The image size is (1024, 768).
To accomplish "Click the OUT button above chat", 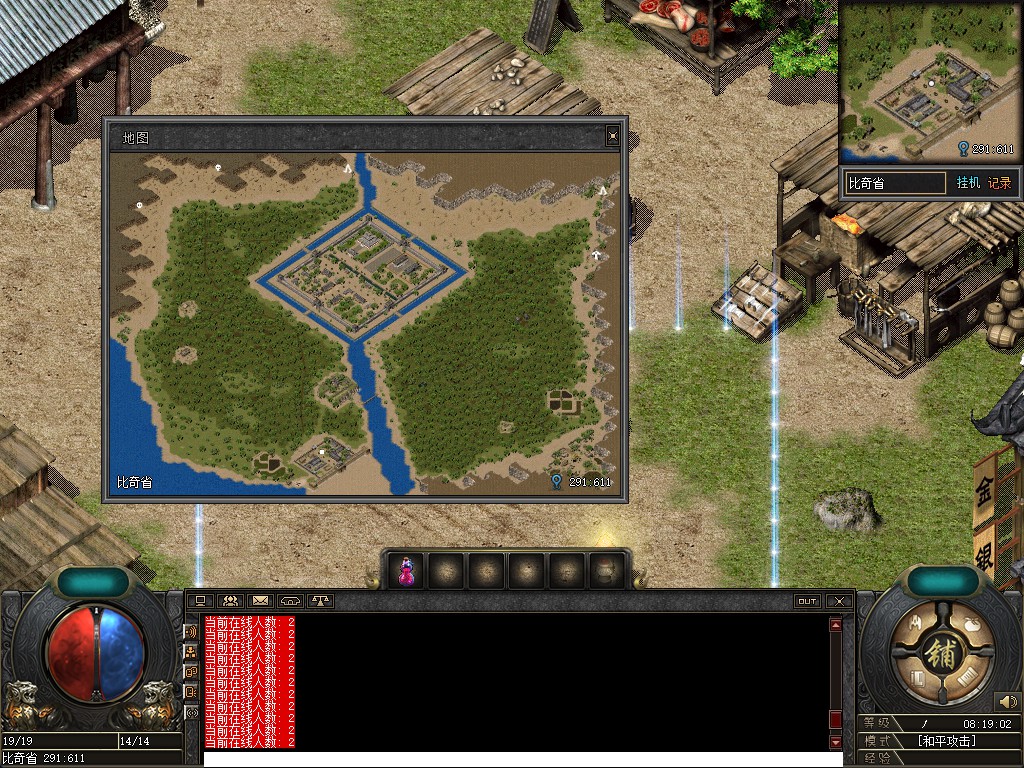I will click(x=807, y=601).
